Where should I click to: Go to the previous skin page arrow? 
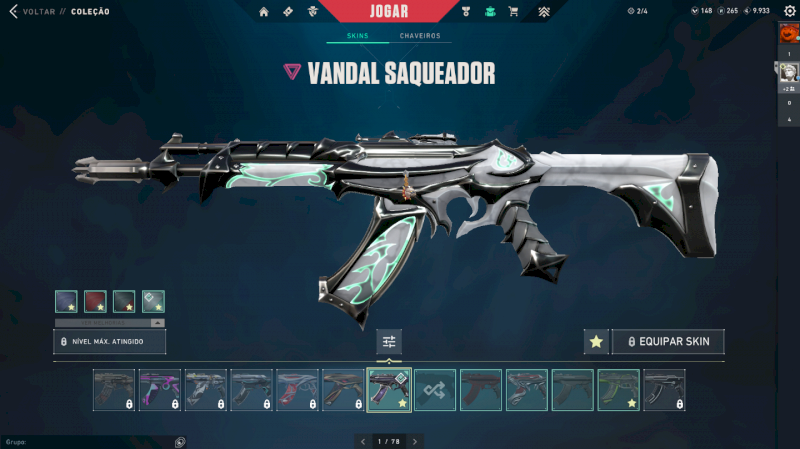[x=362, y=441]
